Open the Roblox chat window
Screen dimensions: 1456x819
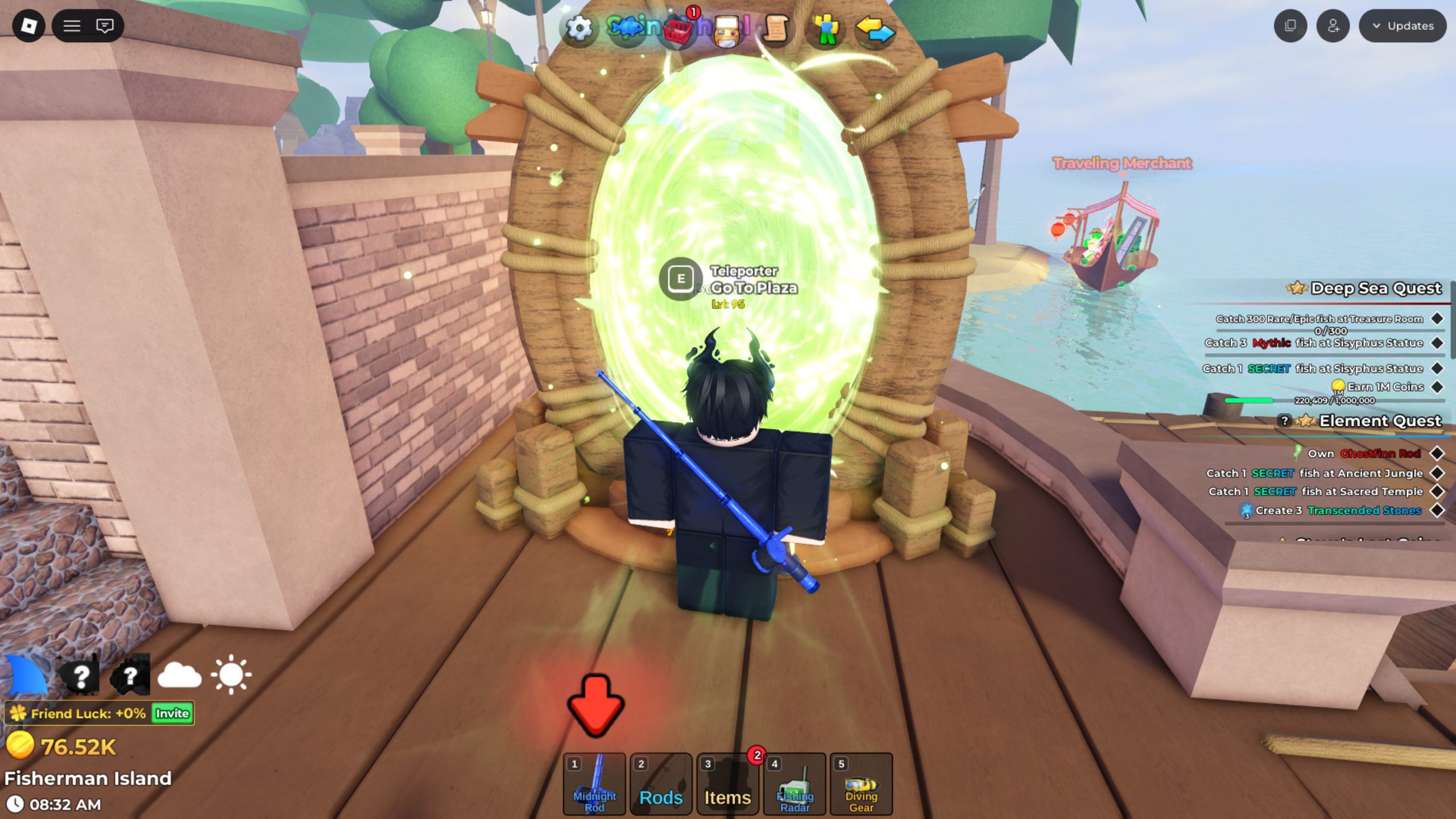point(105,26)
